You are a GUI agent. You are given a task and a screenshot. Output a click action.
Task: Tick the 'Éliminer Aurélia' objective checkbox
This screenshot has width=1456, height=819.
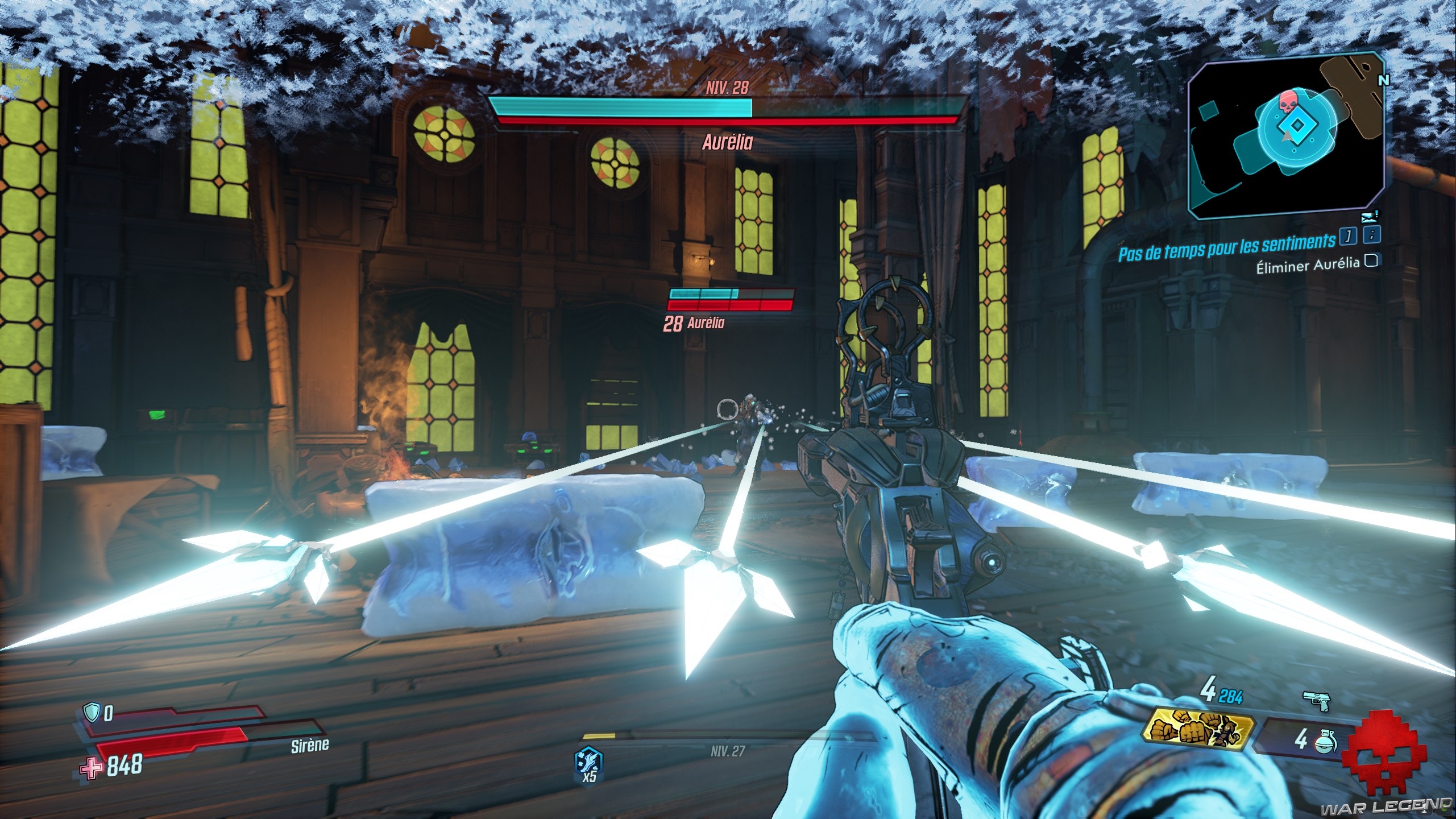click(x=1372, y=260)
